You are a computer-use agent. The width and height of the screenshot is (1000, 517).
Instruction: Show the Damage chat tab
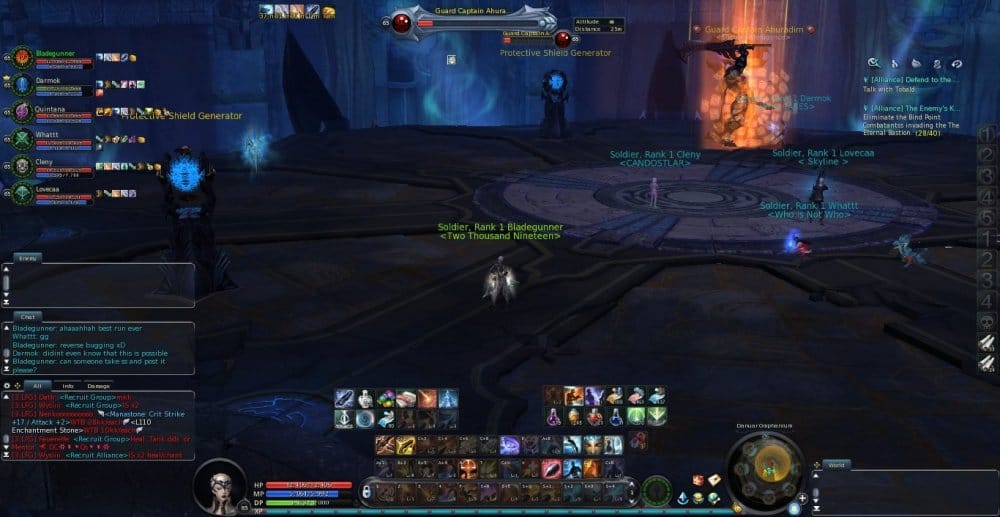click(99, 384)
